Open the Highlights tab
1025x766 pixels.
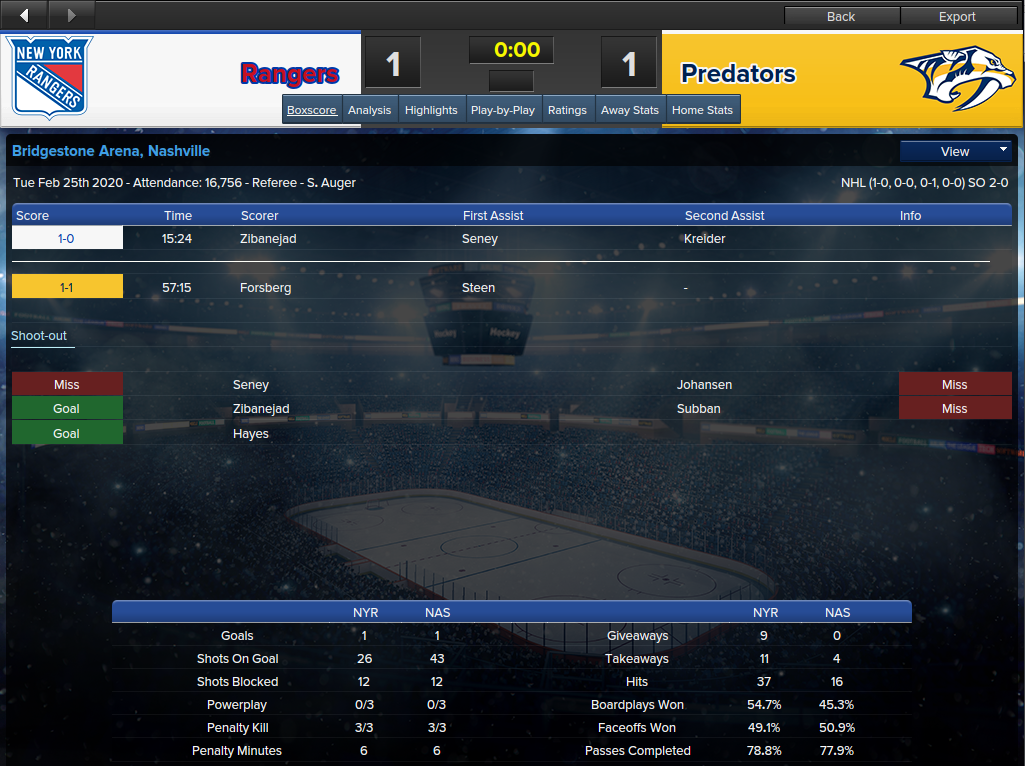pos(431,110)
